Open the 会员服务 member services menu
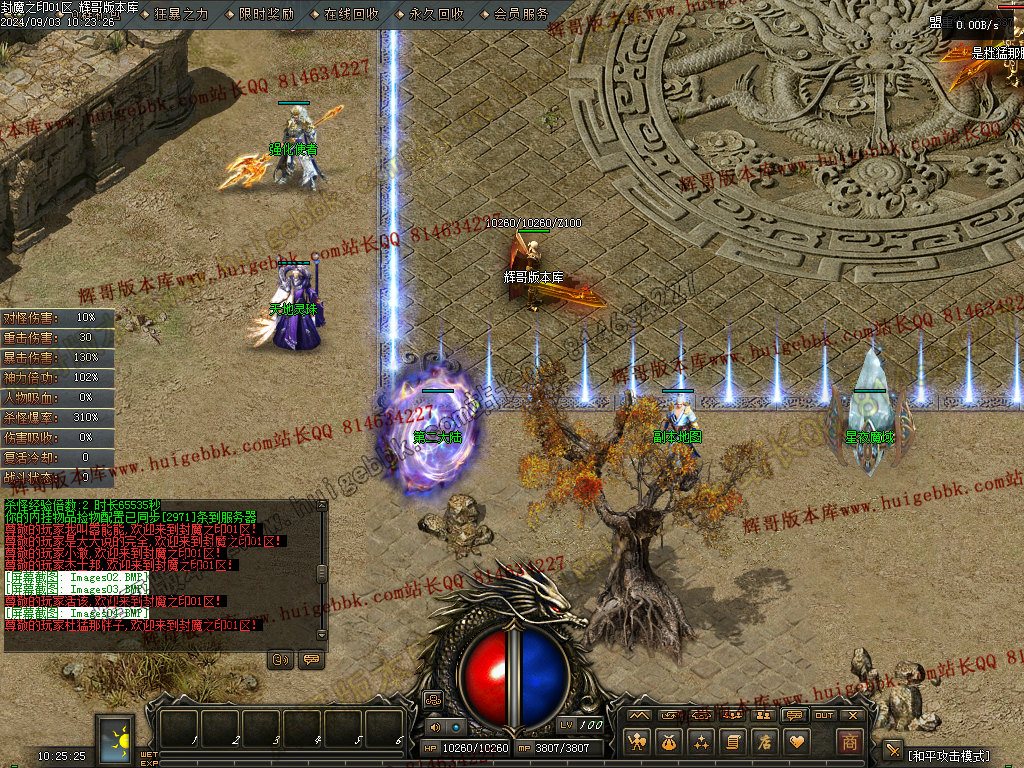Screen dimensions: 1024x768 pyautogui.click(x=521, y=14)
